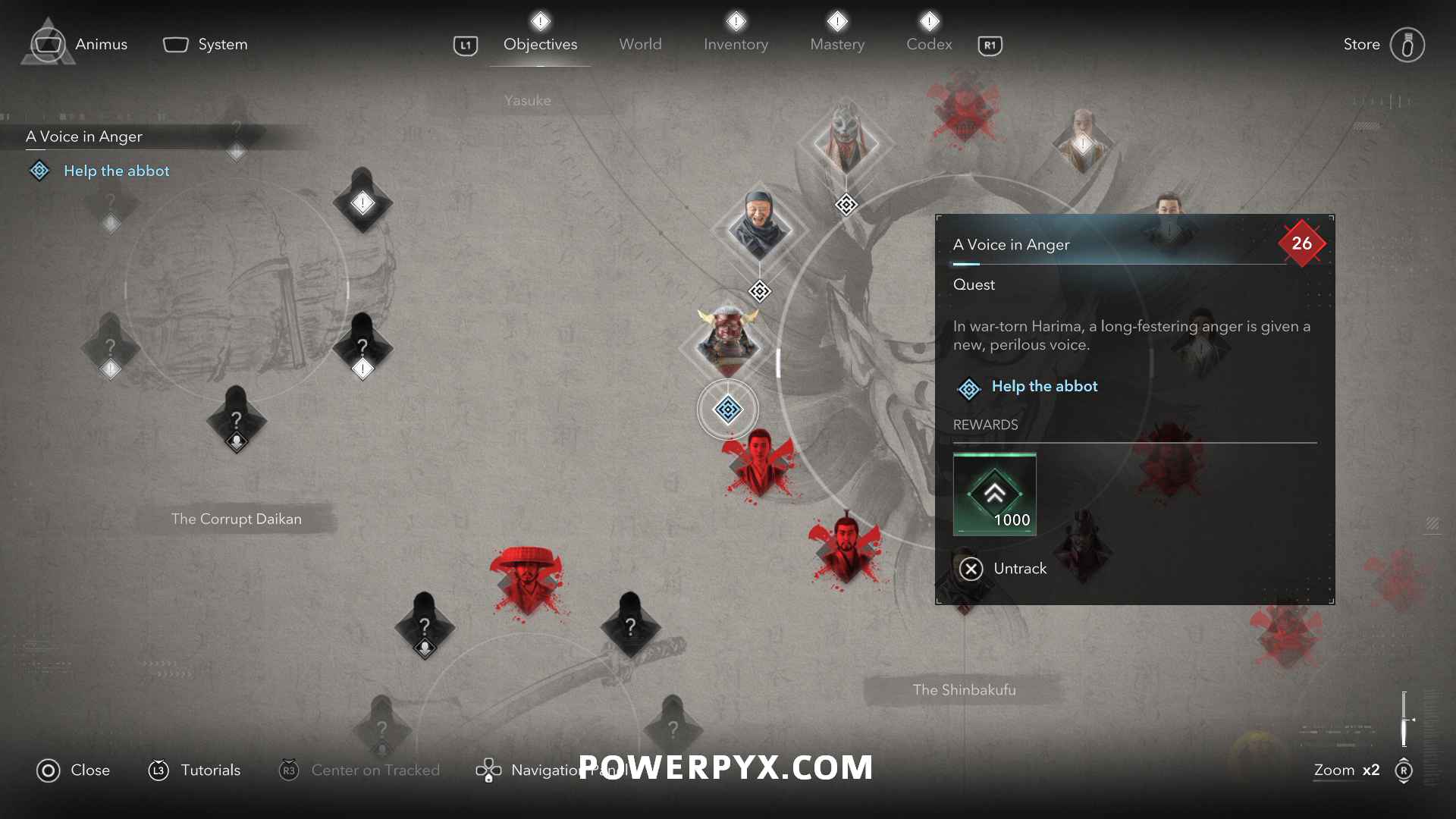The image size is (1456, 819).
Task: Select the tracked quest marker on the map
Action: [728, 409]
